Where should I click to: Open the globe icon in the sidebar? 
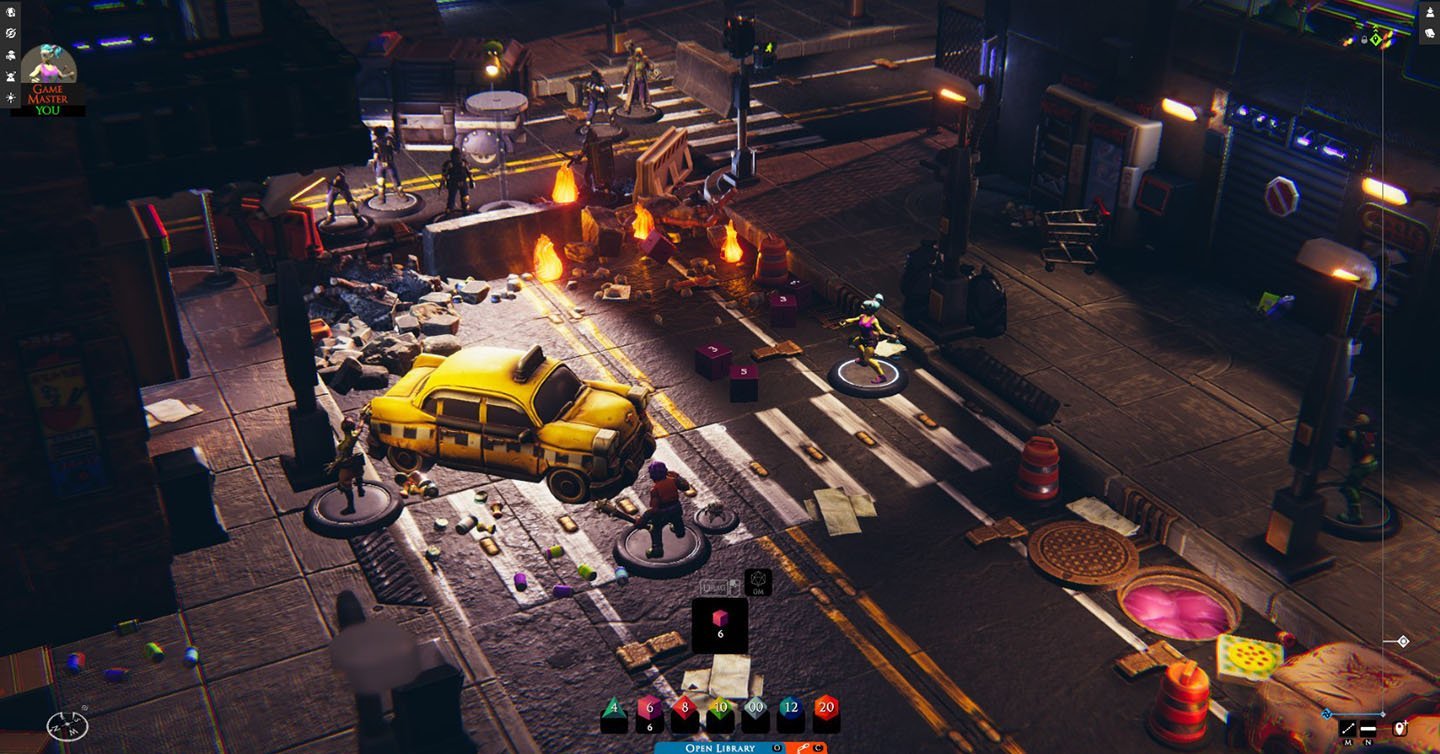11,13
